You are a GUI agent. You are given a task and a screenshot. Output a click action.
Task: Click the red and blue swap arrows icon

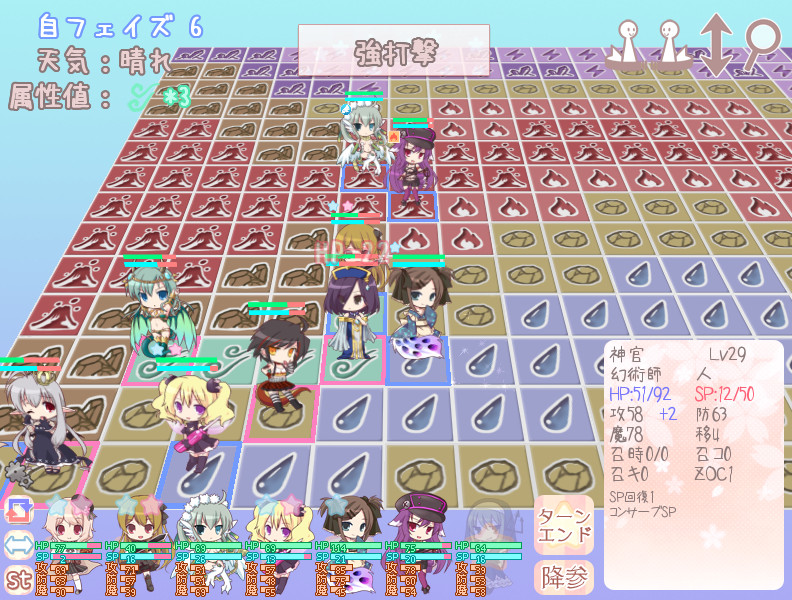pyautogui.click(x=18, y=511)
